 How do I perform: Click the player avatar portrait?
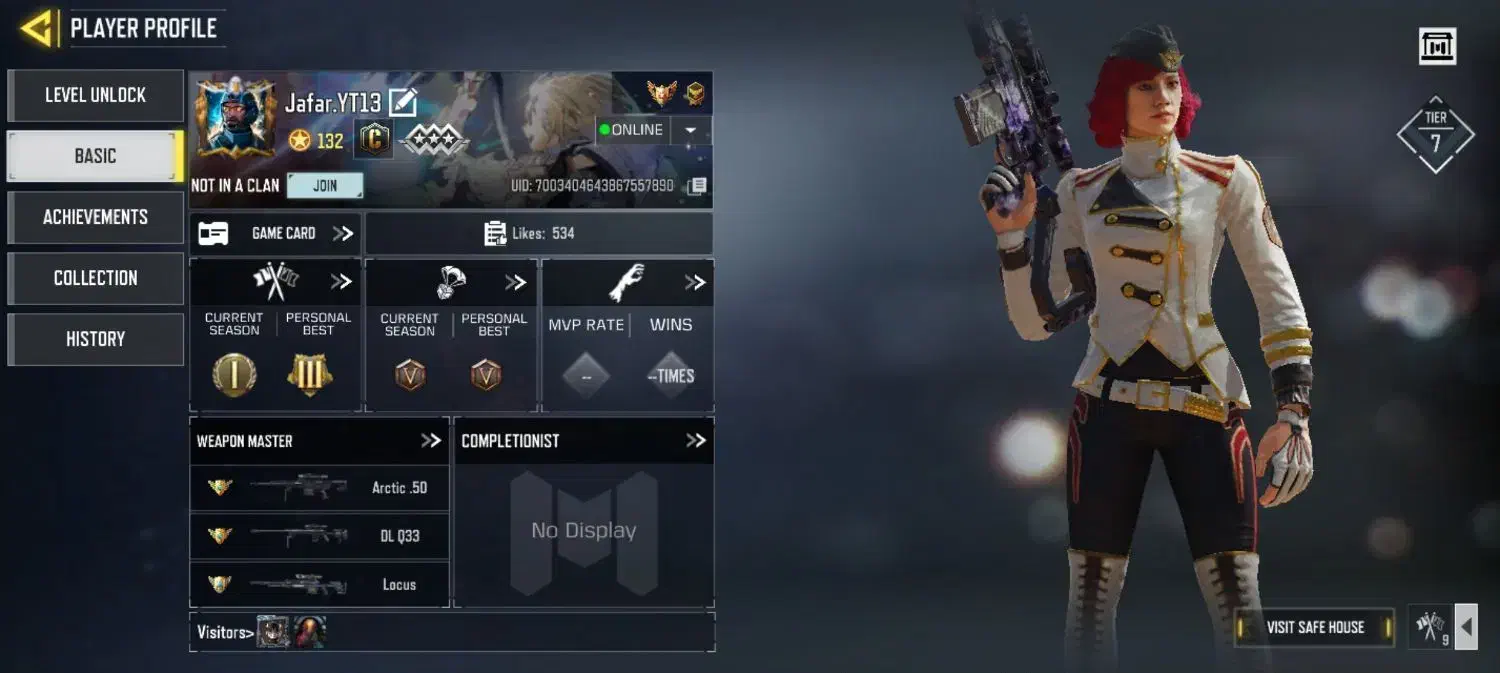(236, 118)
